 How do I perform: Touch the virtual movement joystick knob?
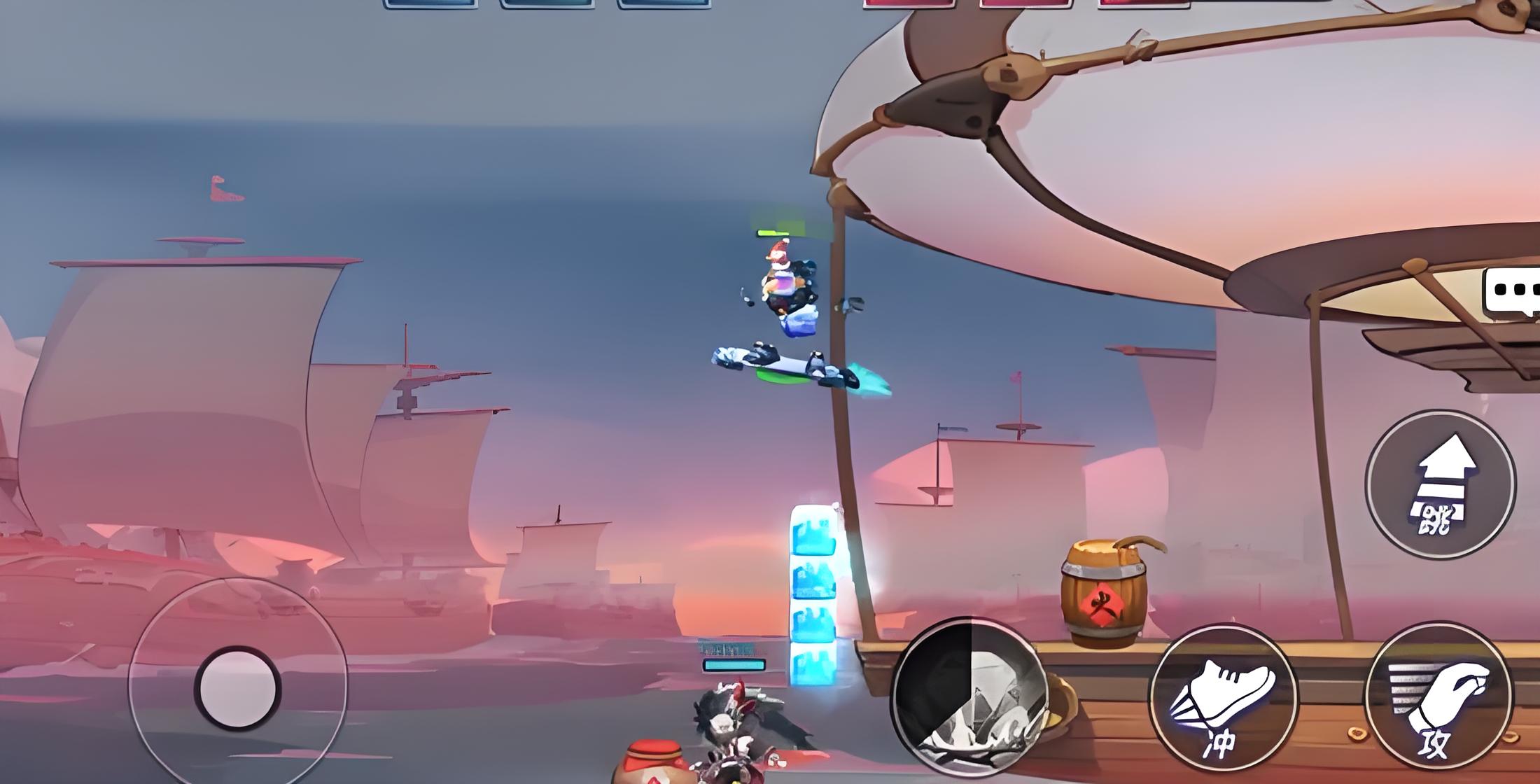click(237, 688)
